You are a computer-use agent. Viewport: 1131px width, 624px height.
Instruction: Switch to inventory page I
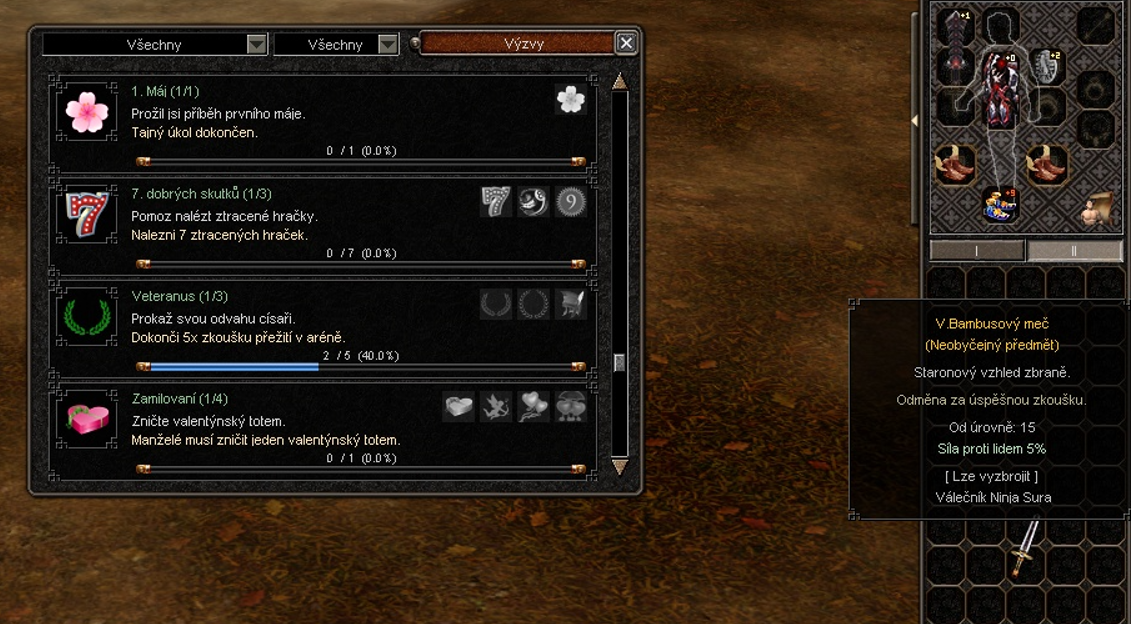click(x=977, y=251)
